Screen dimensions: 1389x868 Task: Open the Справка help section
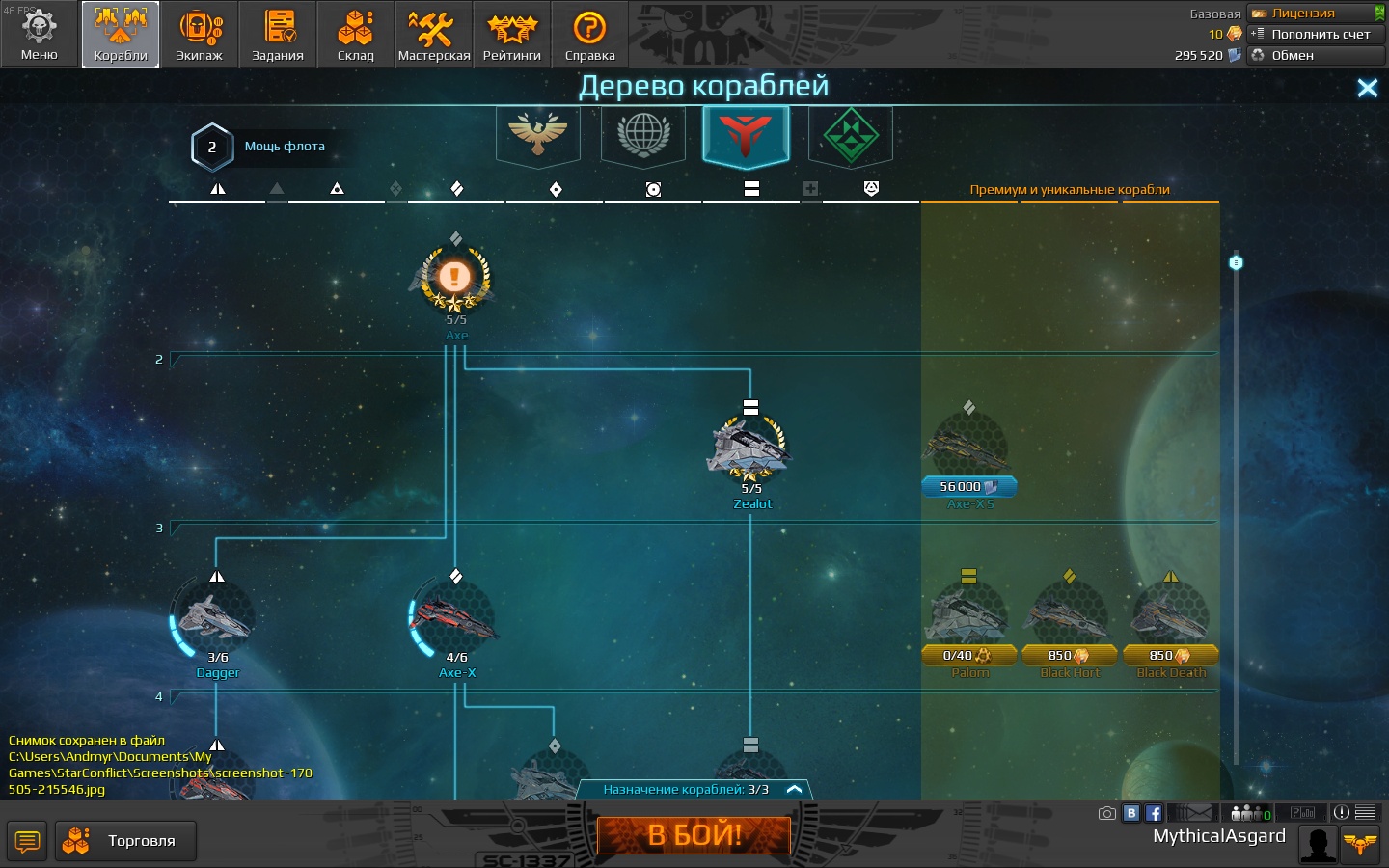coord(589,34)
